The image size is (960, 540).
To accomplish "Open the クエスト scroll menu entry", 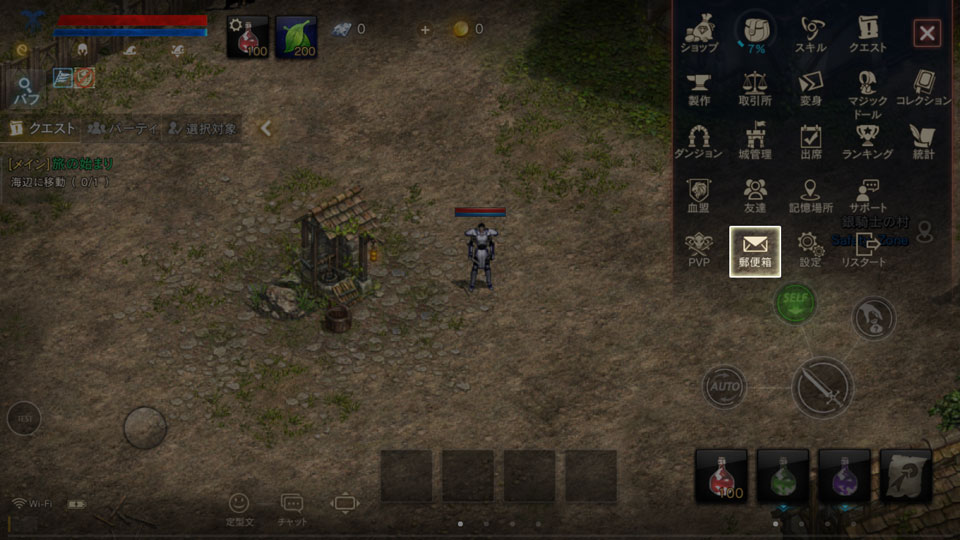I will pyautogui.click(x=867, y=34).
